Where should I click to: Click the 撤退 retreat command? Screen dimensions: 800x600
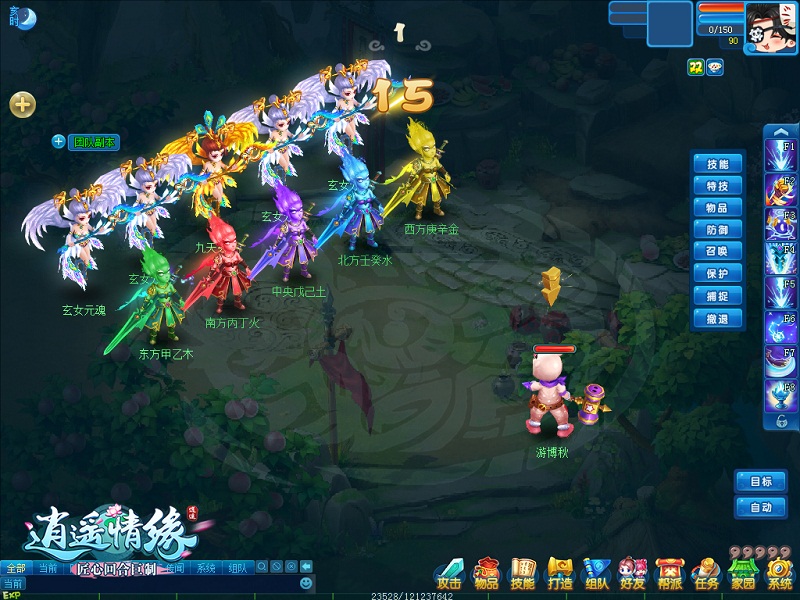click(x=717, y=319)
